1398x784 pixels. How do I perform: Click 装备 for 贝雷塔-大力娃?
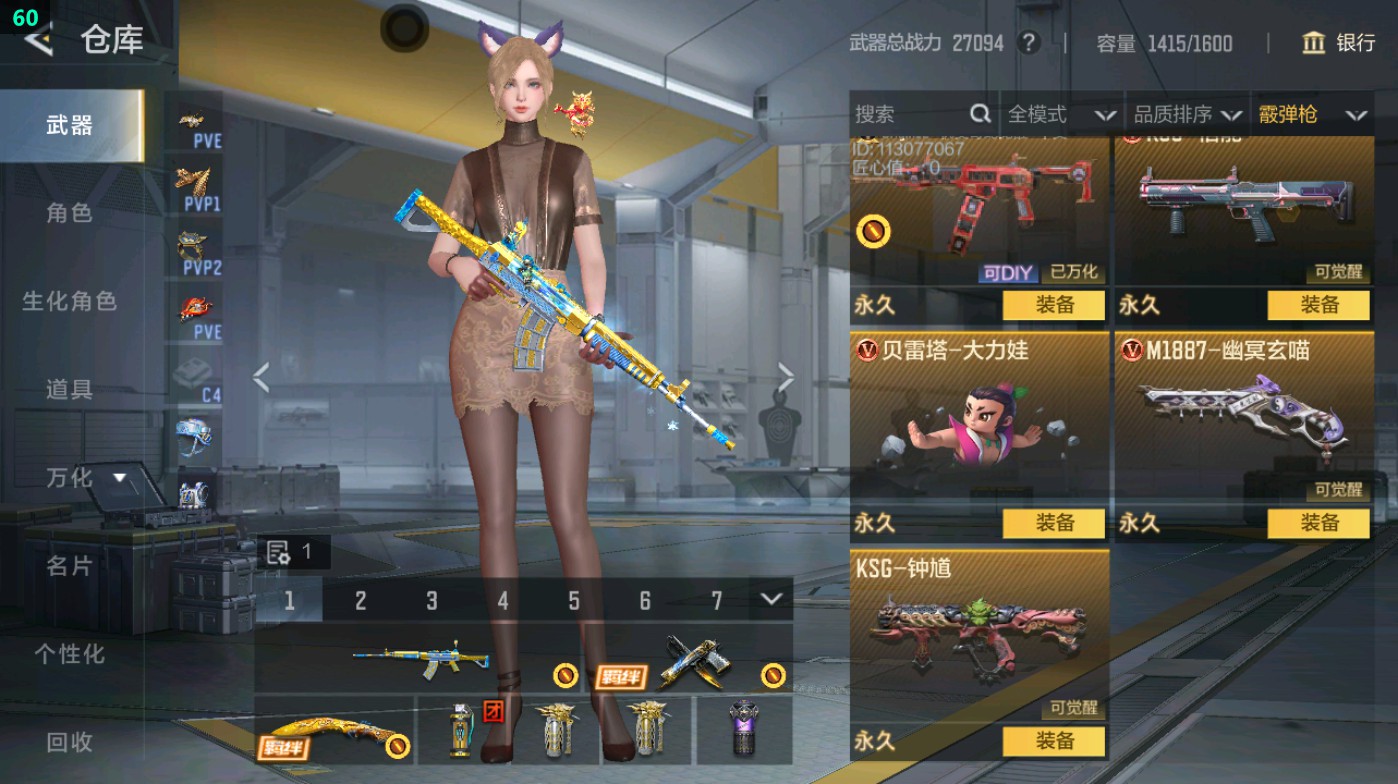coord(1056,523)
